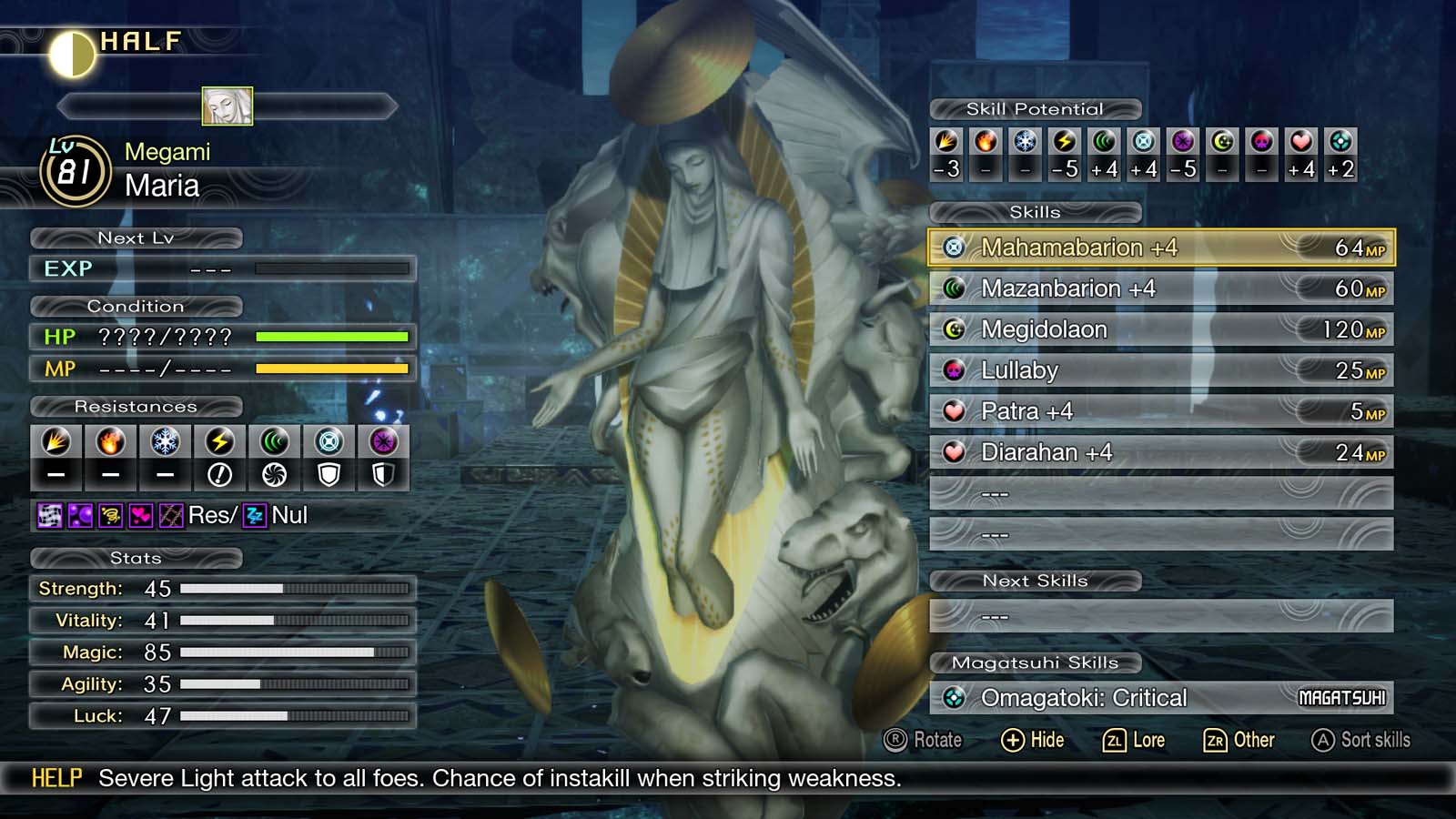1456x819 pixels.
Task: Click the Magatsuhi icon beside Omagatoki: Critical
Action: [955, 698]
